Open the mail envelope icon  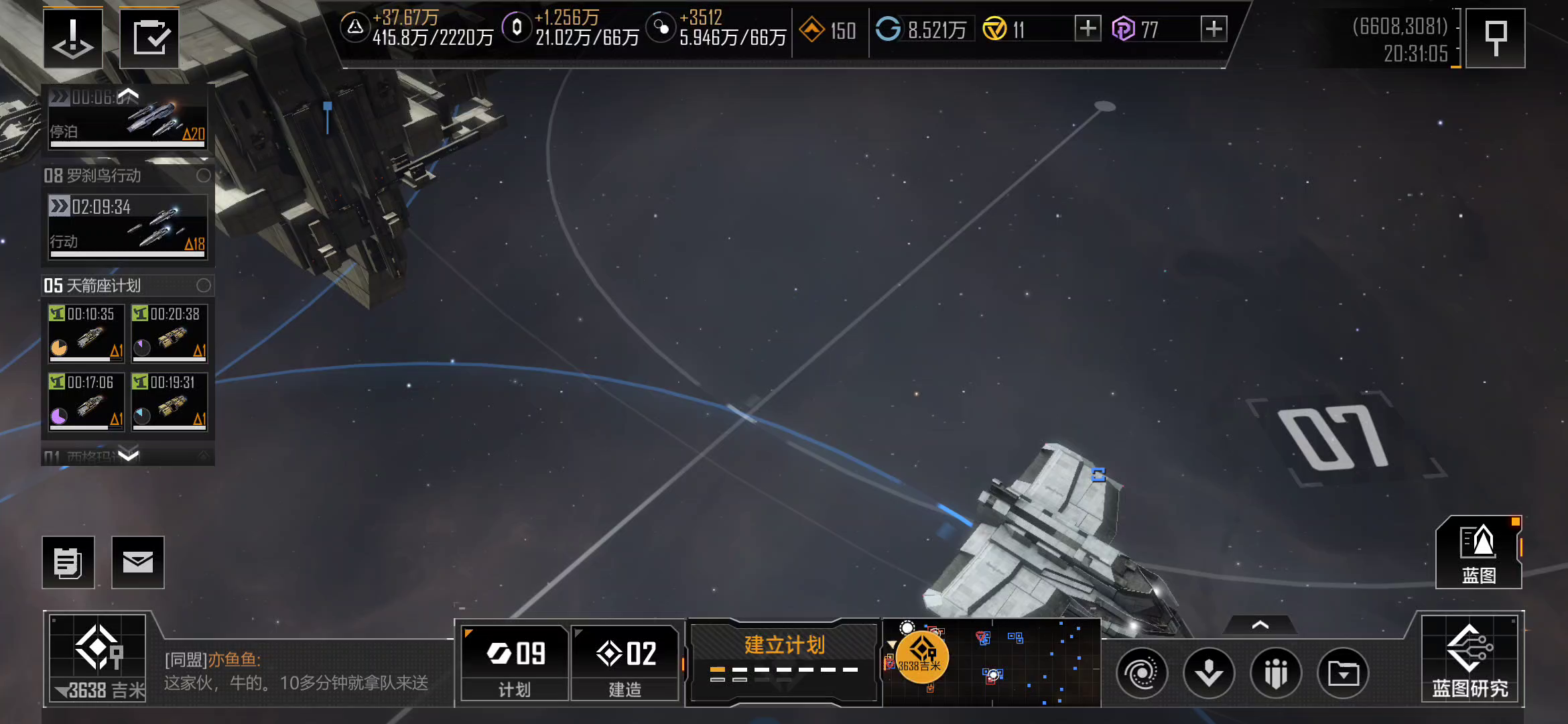point(137,562)
